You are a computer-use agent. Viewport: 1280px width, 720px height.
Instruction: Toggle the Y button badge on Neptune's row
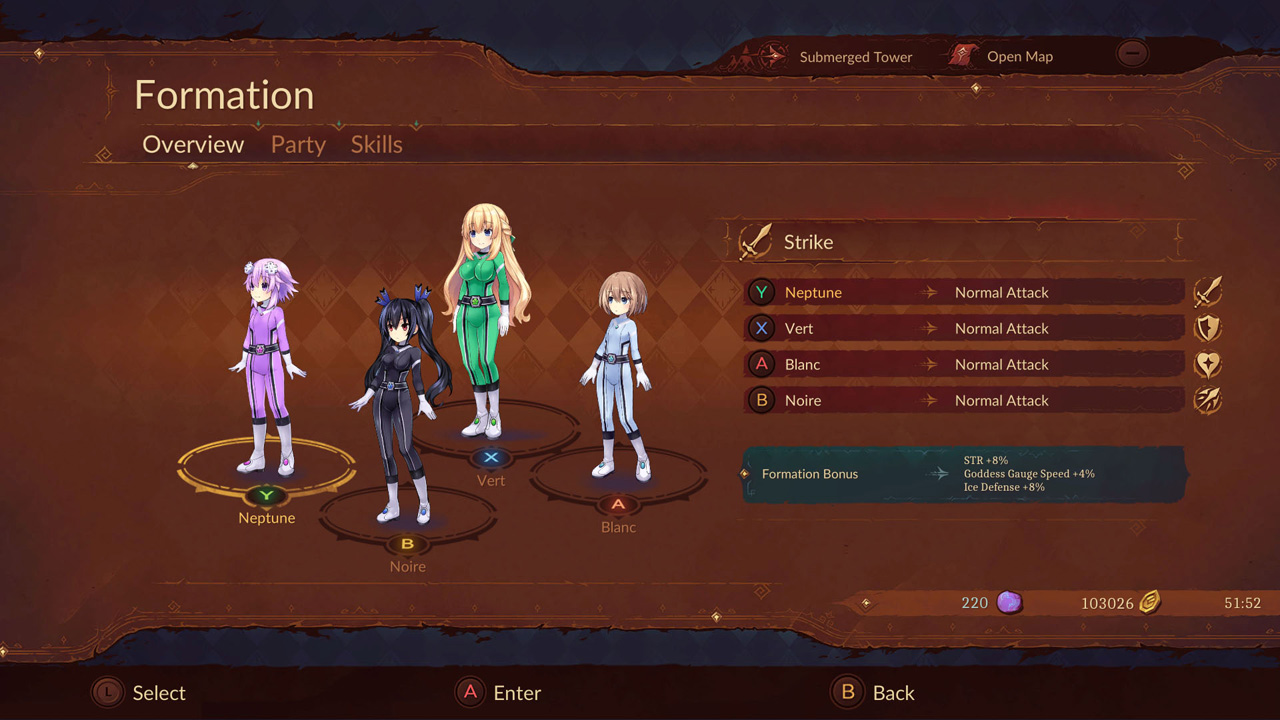(761, 292)
